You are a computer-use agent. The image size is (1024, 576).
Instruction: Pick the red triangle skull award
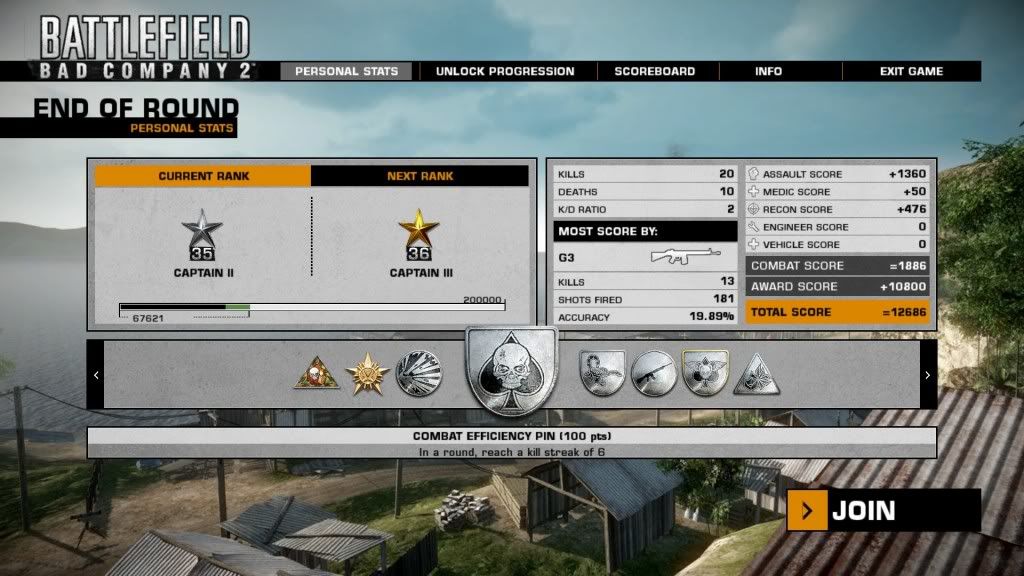coord(316,374)
